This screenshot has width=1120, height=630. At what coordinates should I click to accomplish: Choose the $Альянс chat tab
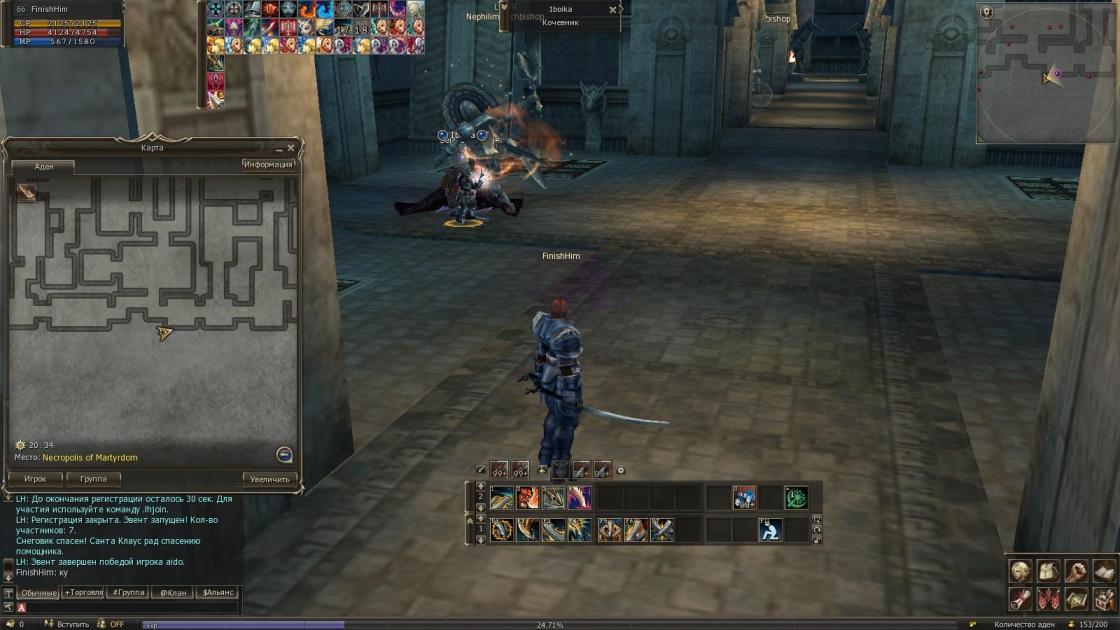pyautogui.click(x=217, y=592)
